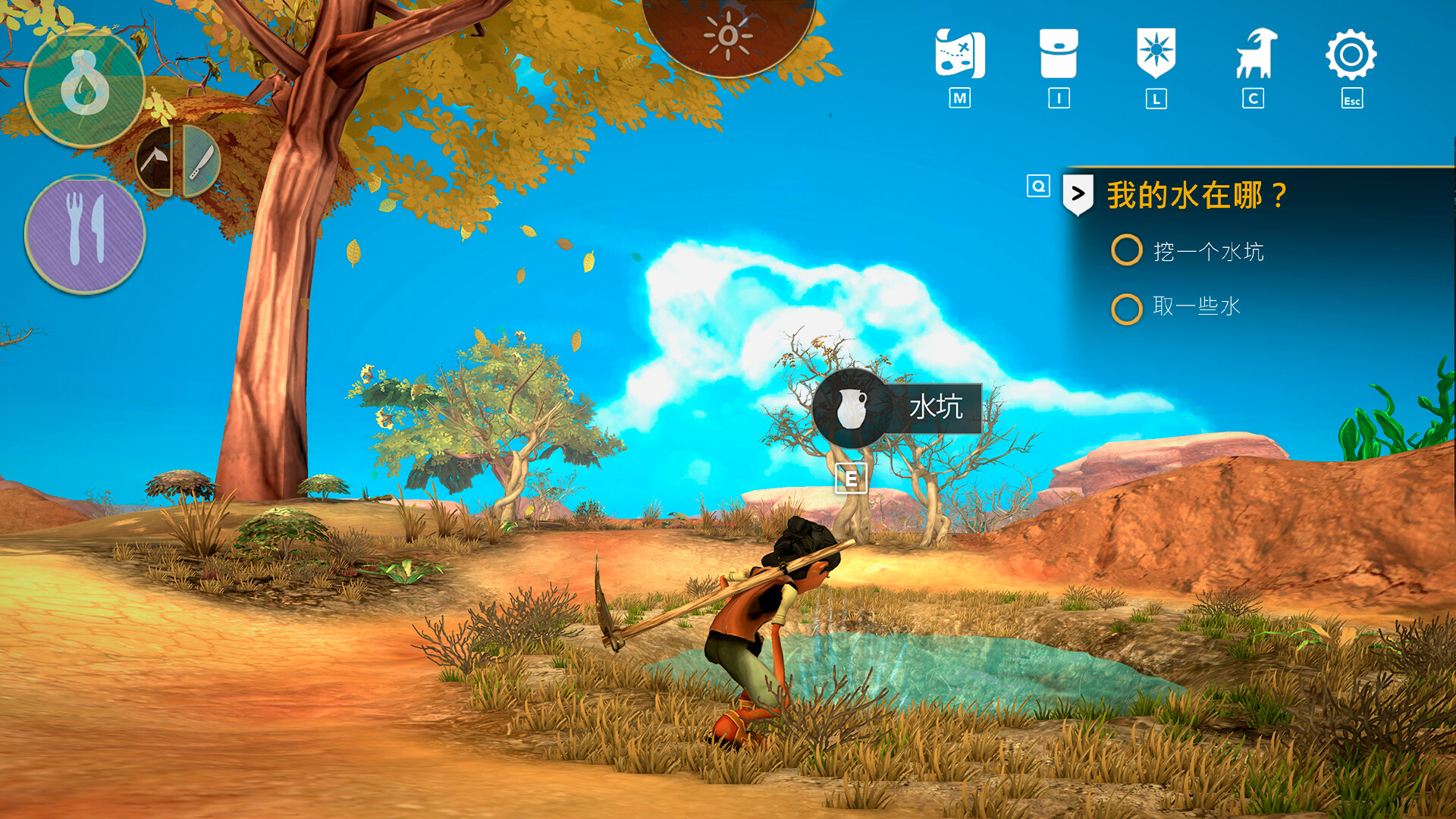Open the map icon
Image resolution: width=1456 pixels, height=819 pixels.
959,55
